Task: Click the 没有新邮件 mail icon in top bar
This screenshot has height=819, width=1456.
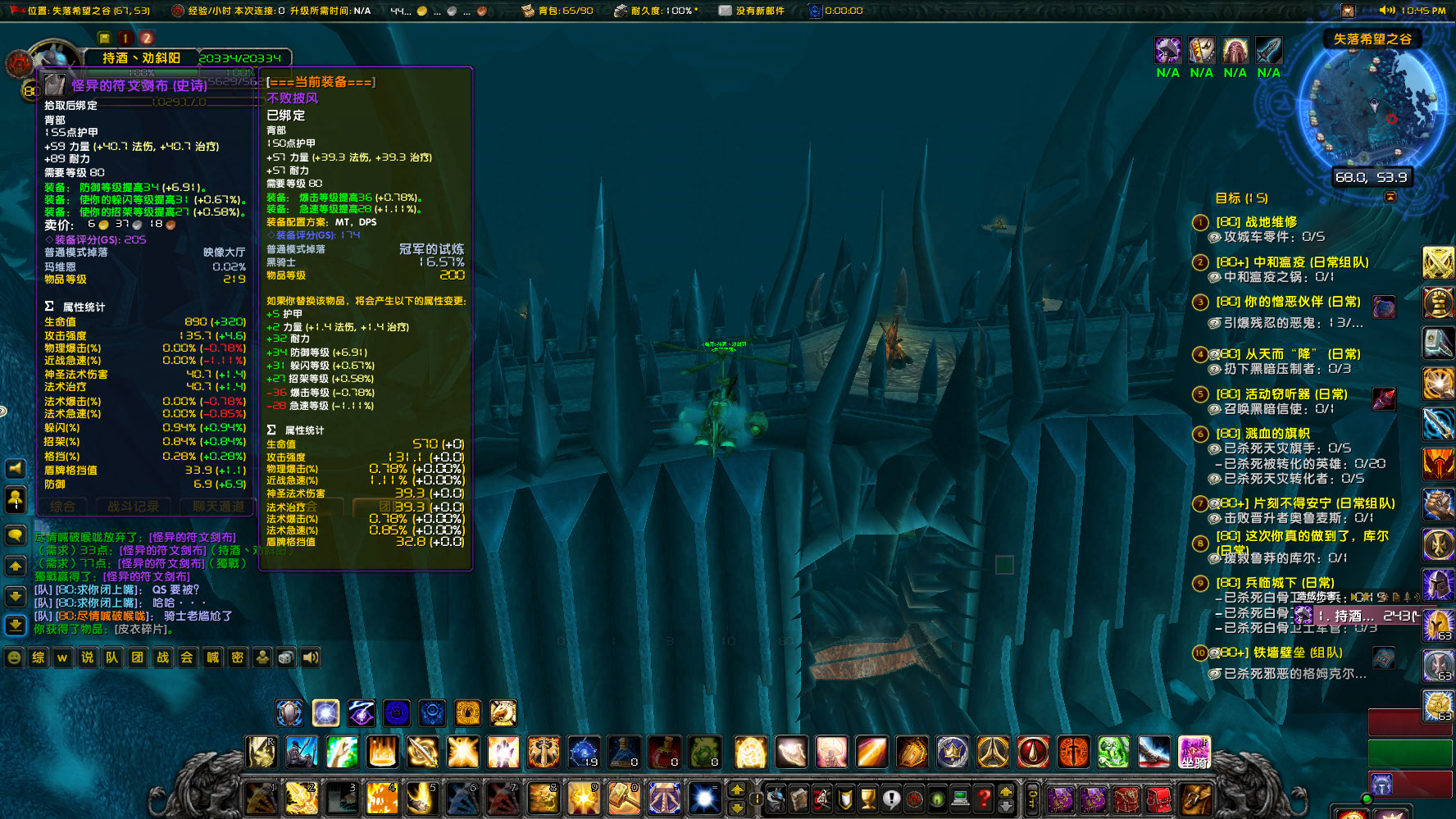Action: click(725, 11)
